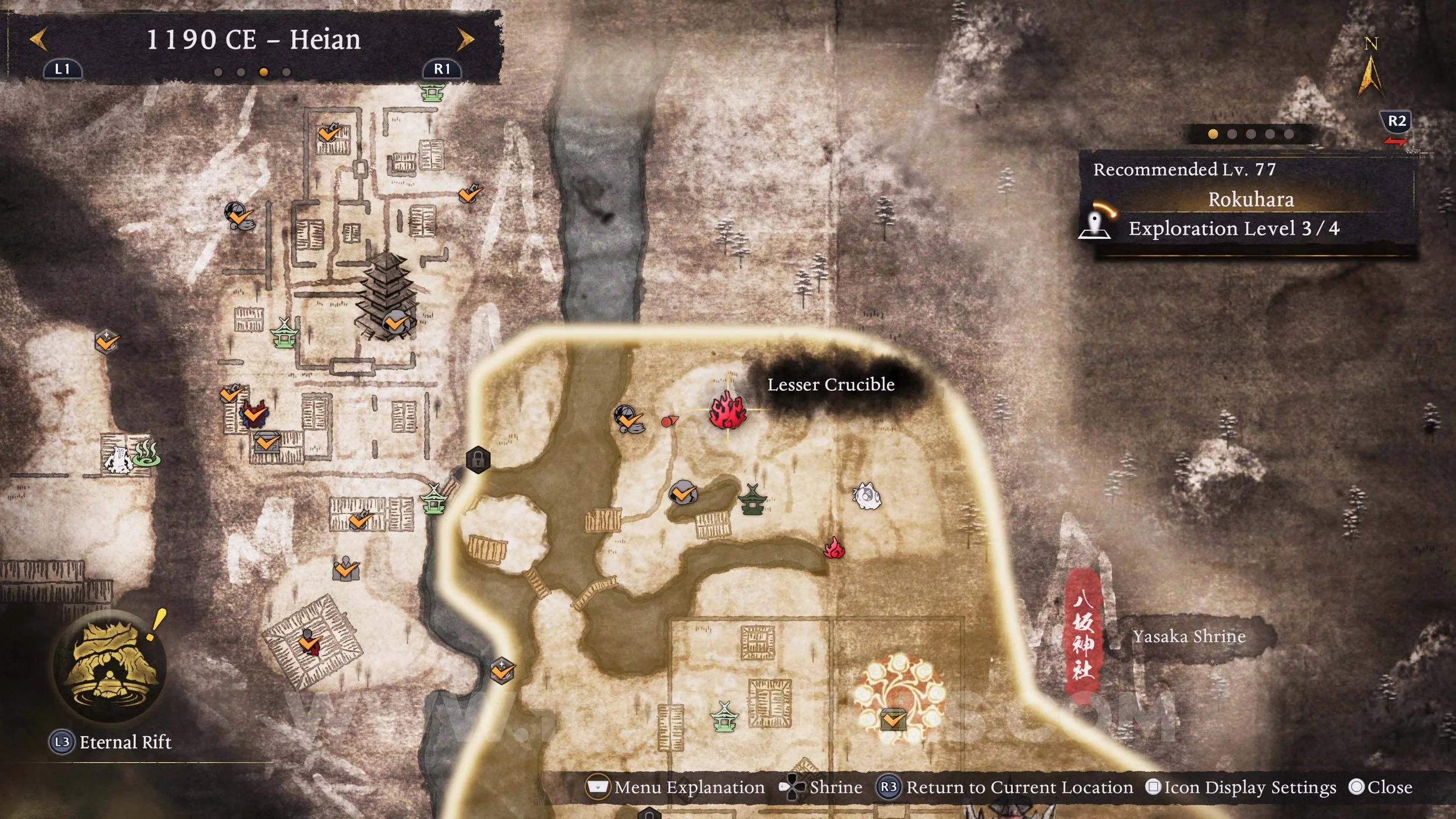Select the Lesser Crucible red flame marker
This screenshot has height=819, width=1456.
coord(727,411)
